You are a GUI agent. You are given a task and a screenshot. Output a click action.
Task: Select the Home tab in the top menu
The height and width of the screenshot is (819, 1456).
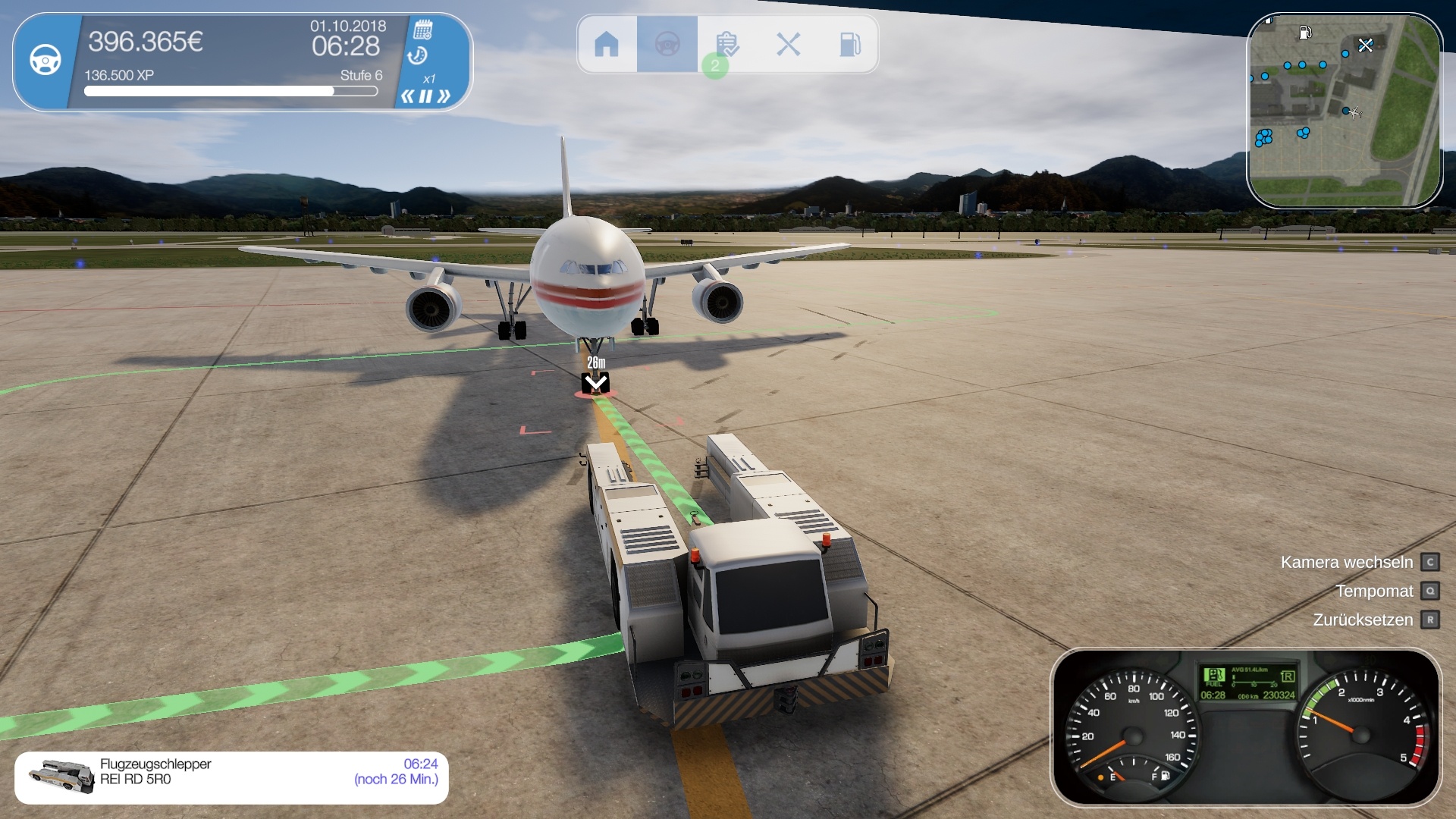tap(607, 45)
